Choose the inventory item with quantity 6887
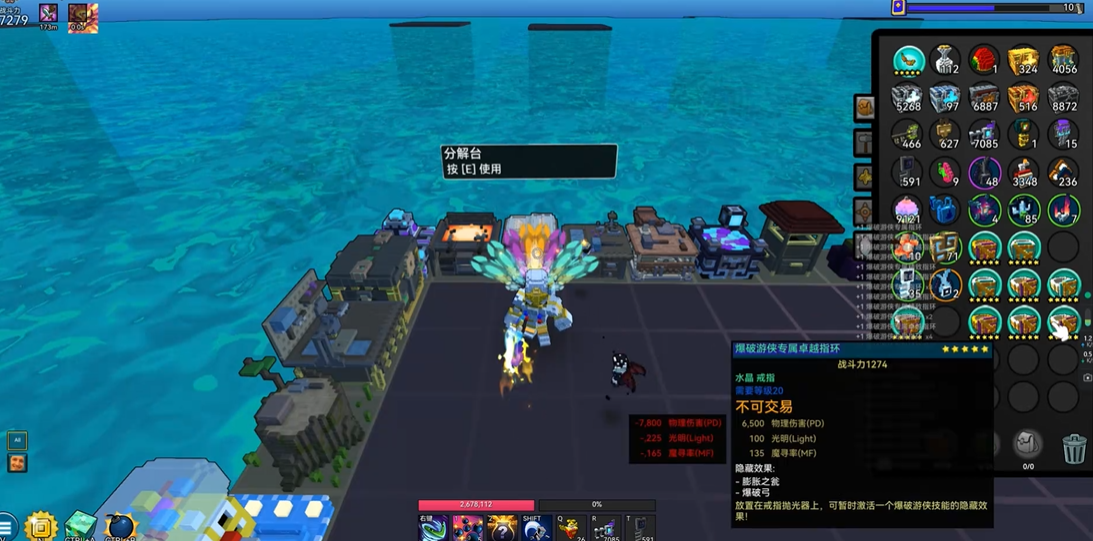 (985, 99)
